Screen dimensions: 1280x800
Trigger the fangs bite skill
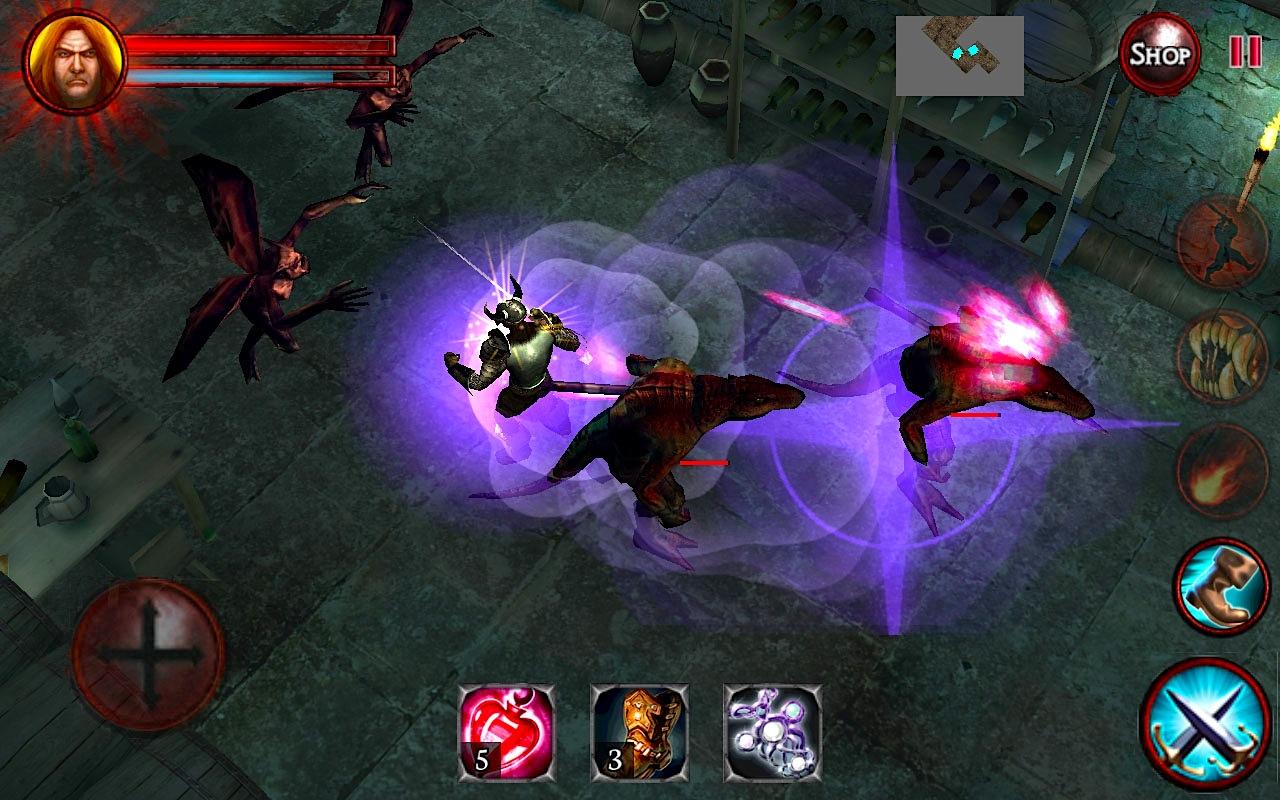click(1222, 357)
